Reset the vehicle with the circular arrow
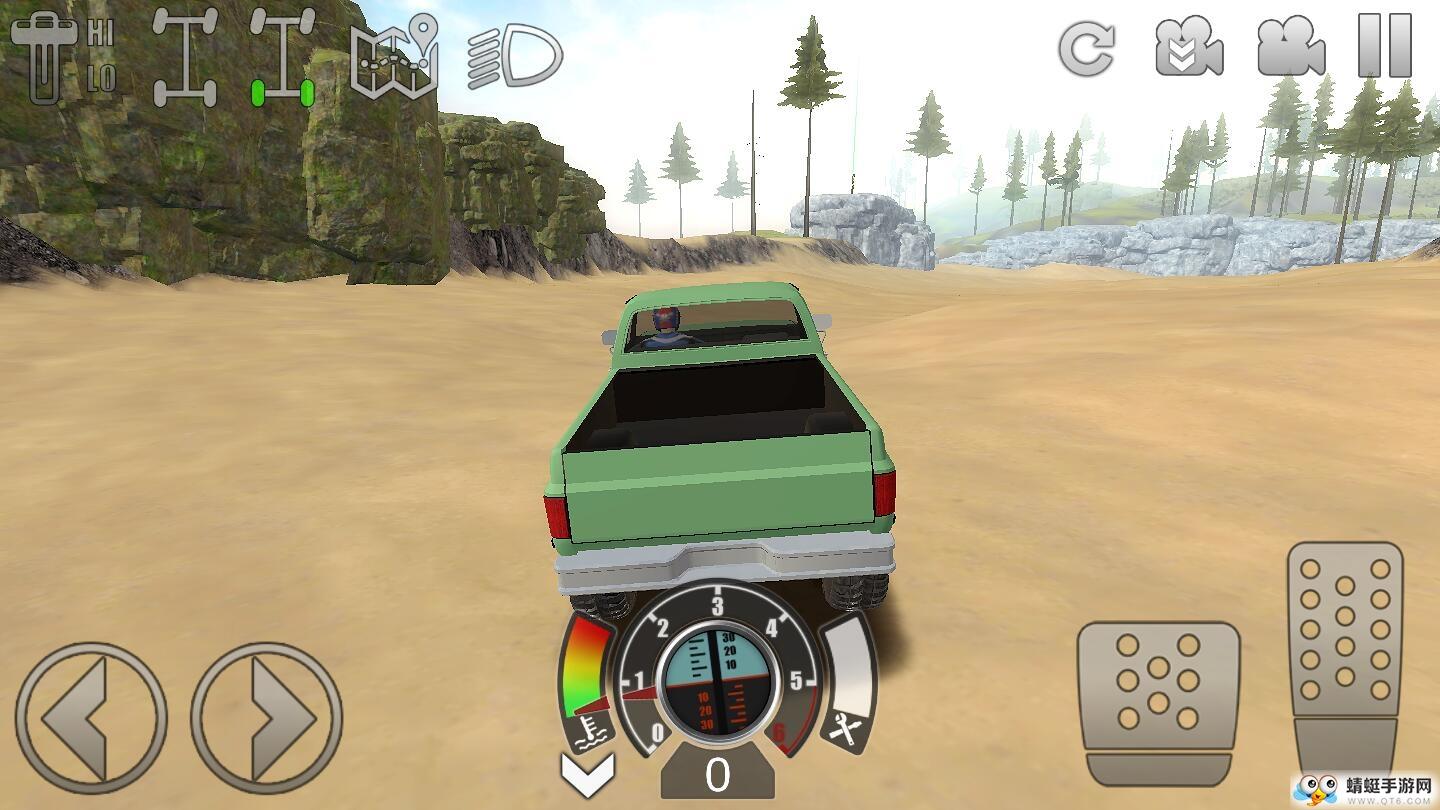The width and height of the screenshot is (1440, 810). point(1087,47)
